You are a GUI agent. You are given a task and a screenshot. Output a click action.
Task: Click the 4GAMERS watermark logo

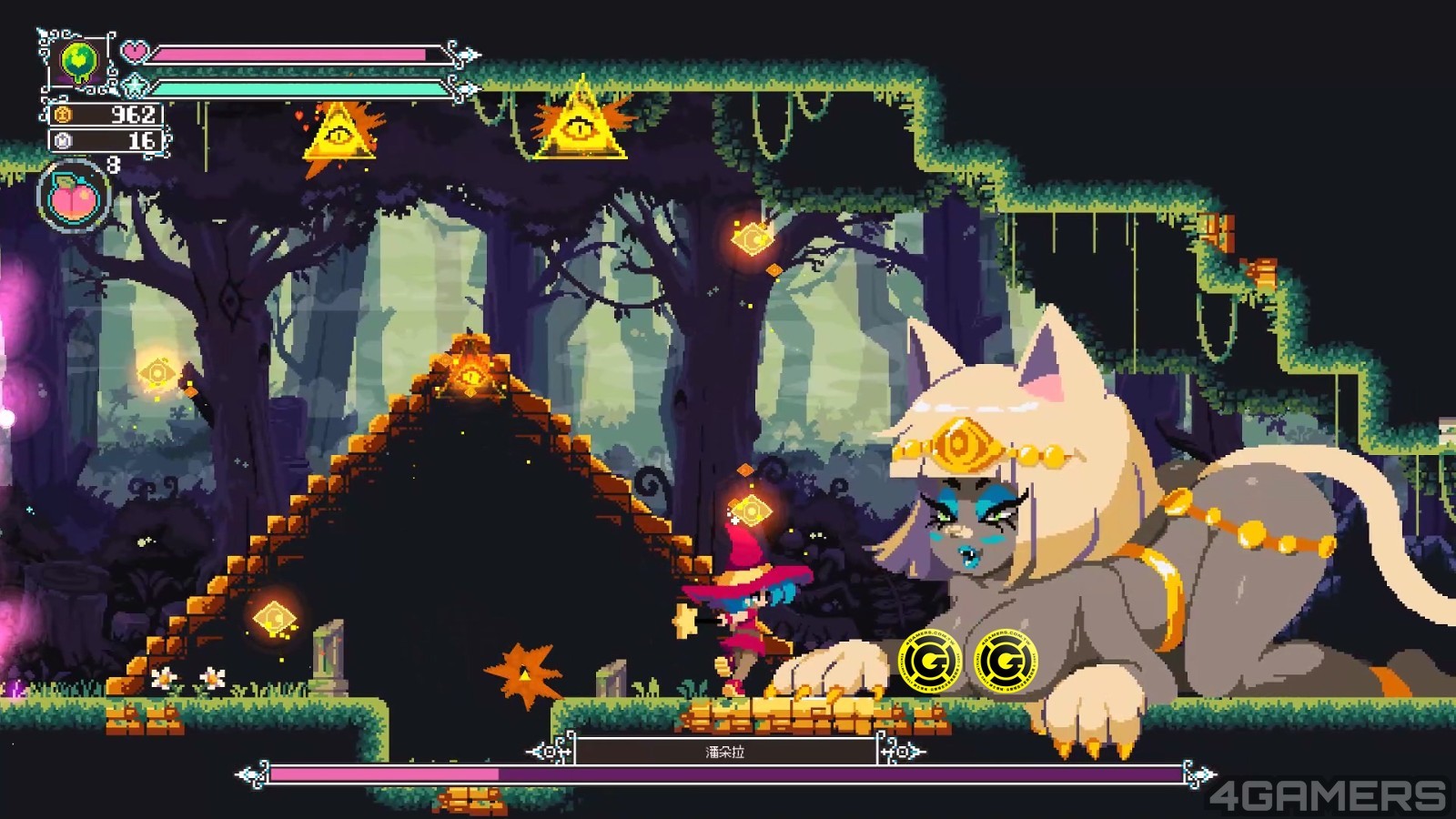click(x=1326, y=795)
